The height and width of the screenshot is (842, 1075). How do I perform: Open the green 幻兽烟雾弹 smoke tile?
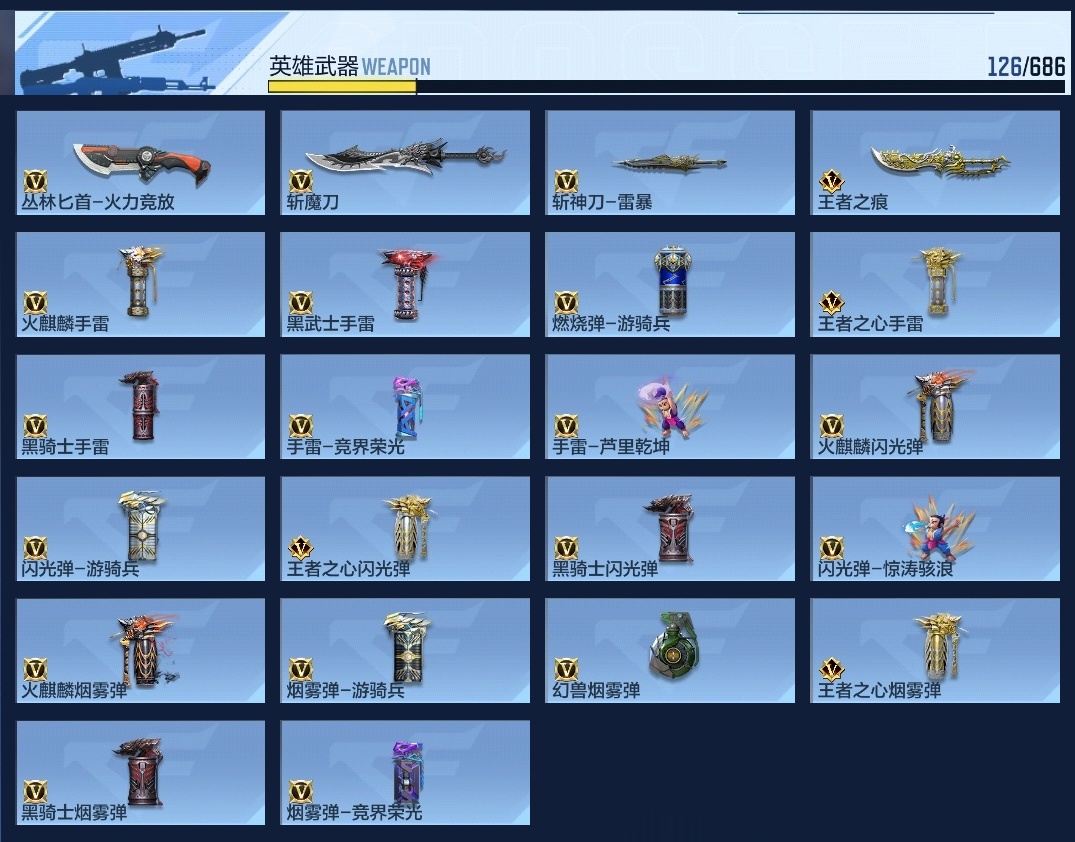click(x=670, y=650)
